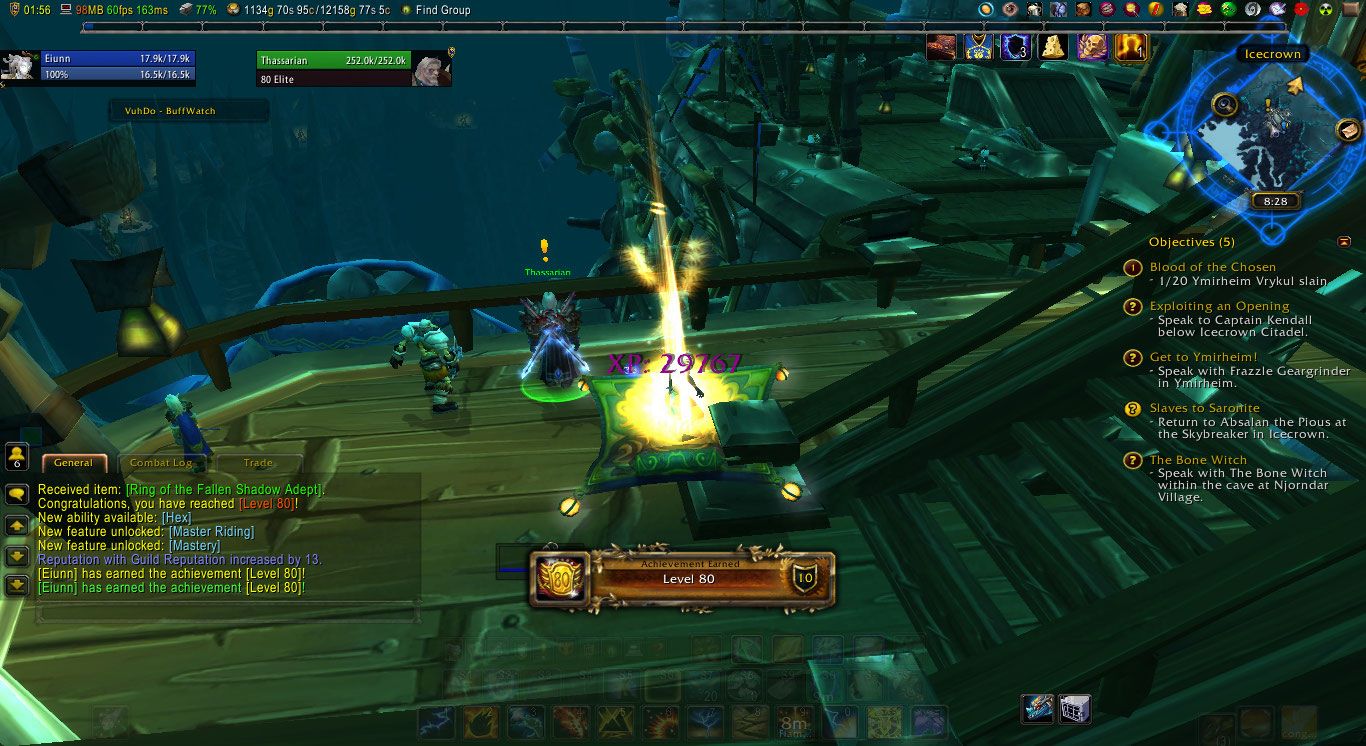1366x746 pixels.
Task: Open the social friends button showing 6
Action: [x=17, y=457]
